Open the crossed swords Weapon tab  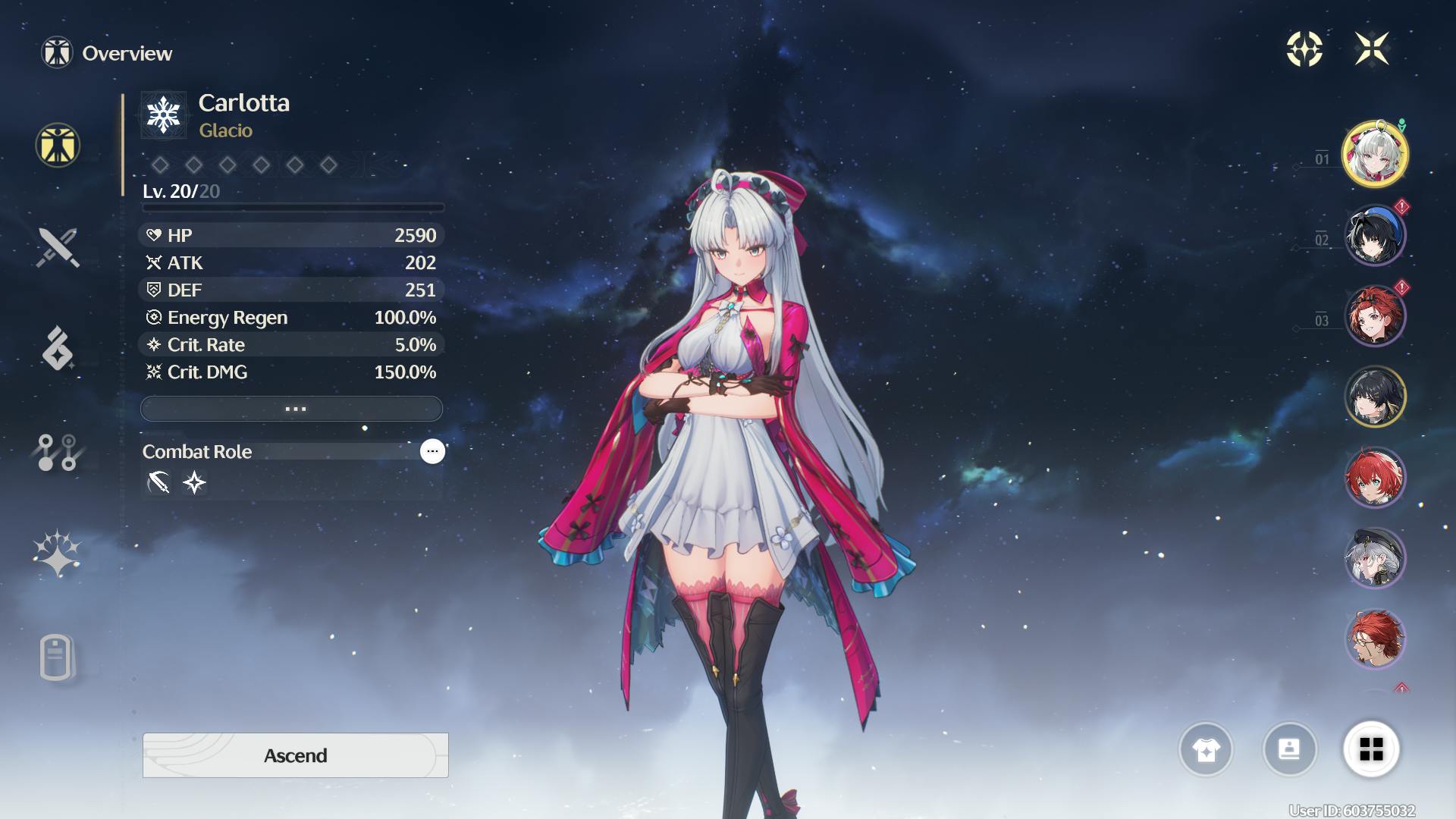pos(58,247)
